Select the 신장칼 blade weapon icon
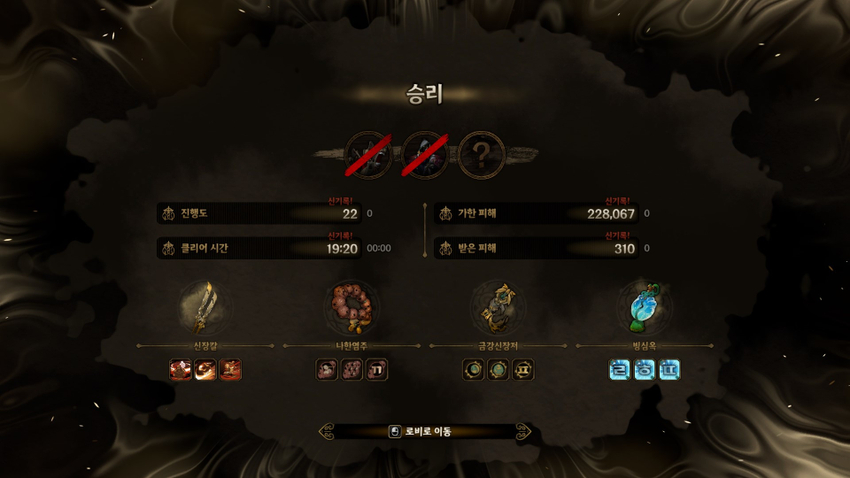This screenshot has width=850, height=478. point(204,307)
